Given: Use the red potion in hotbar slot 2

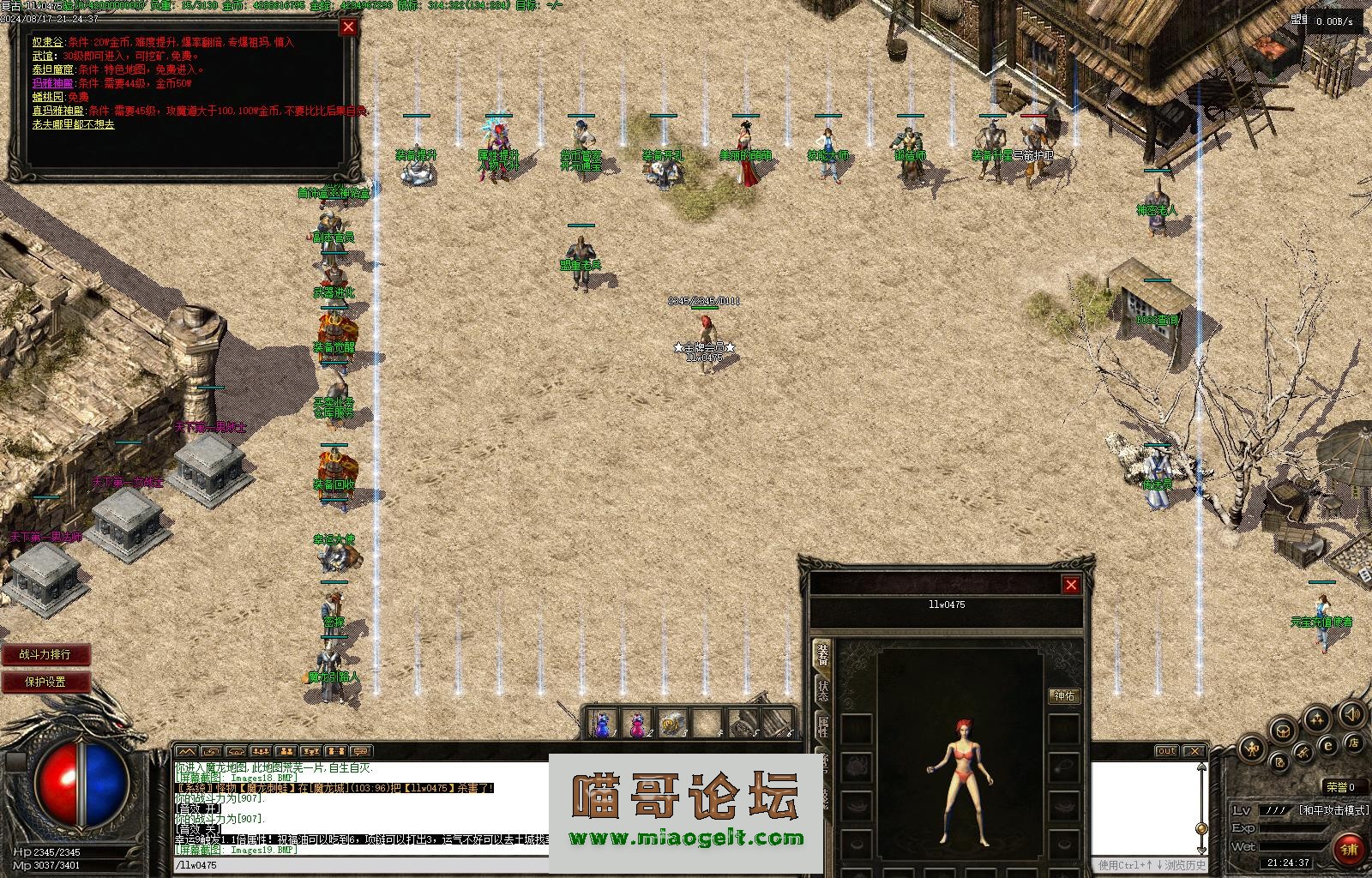Looking at the screenshot, I should [x=638, y=724].
